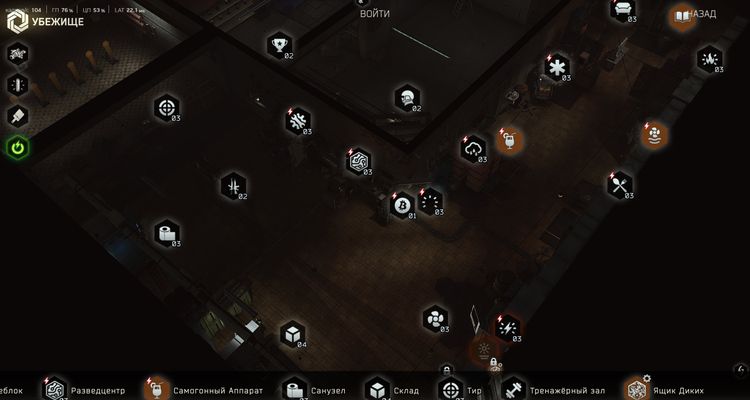Select the skull helmet module icon
750x400 pixels.
(405, 97)
